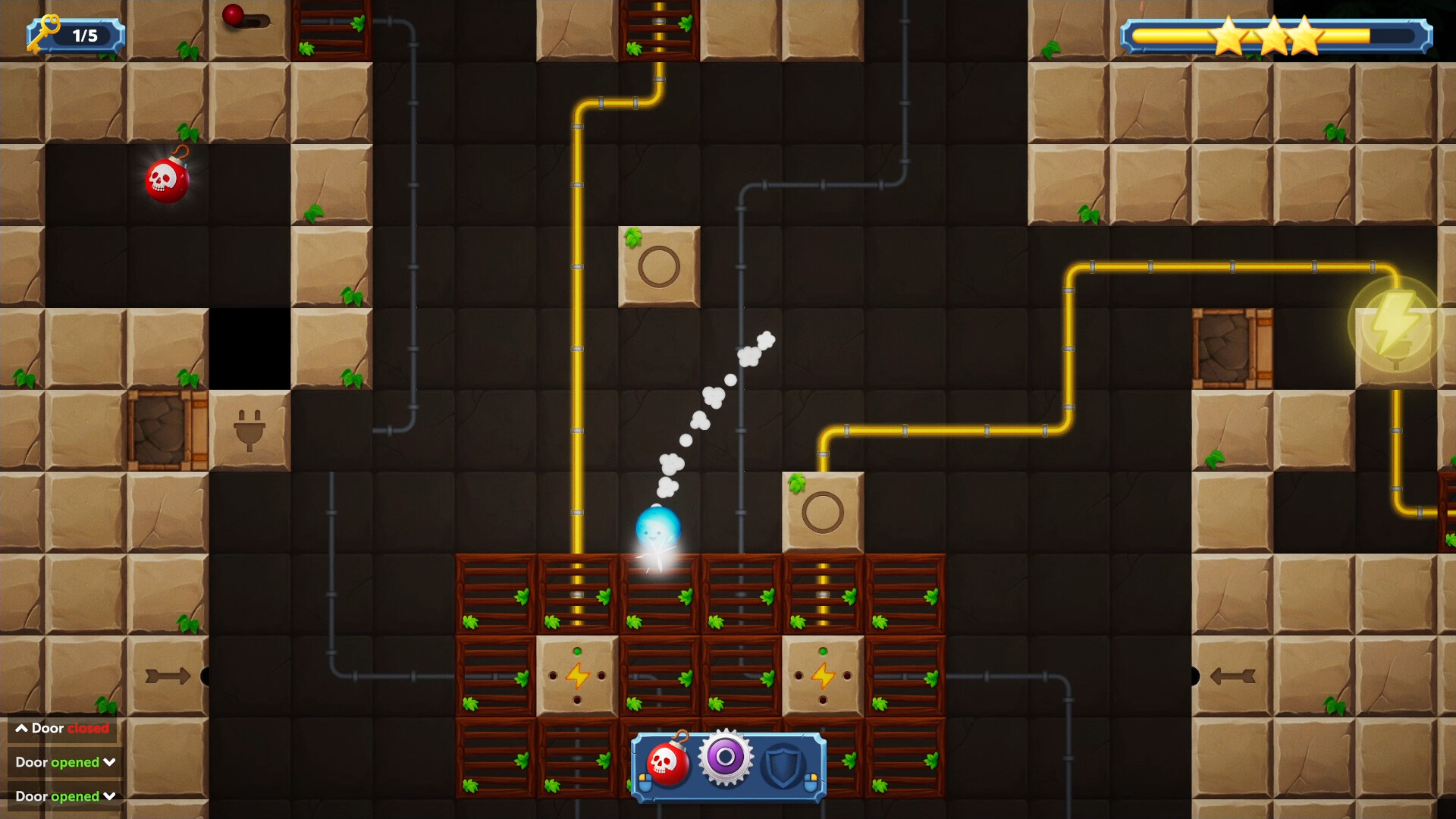The height and width of the screenshot is (819, 1456).
Task: Click the wall power plug socket icon
Action: point(250,431)
